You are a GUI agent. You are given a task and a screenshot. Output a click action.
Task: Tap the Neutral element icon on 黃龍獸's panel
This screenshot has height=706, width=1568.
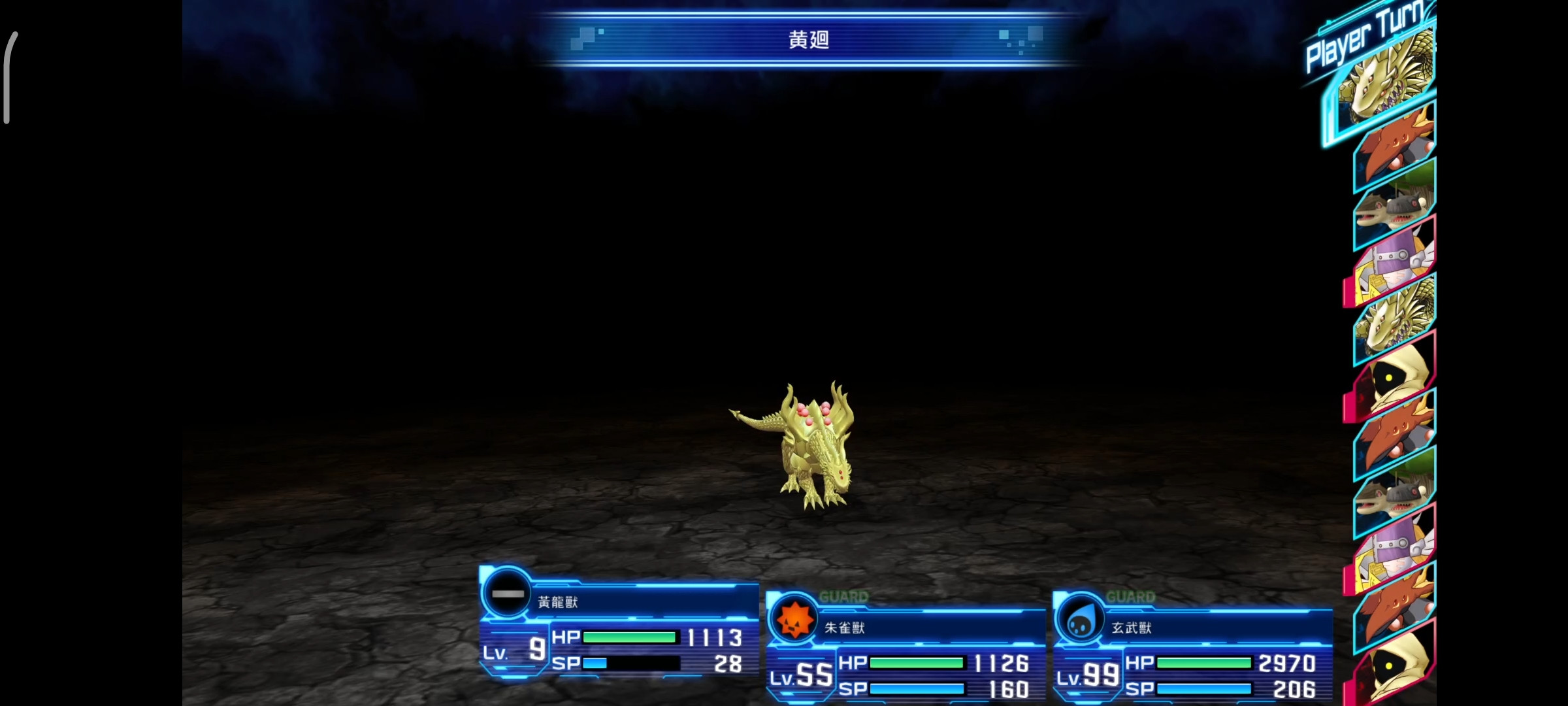pos(509,594)
